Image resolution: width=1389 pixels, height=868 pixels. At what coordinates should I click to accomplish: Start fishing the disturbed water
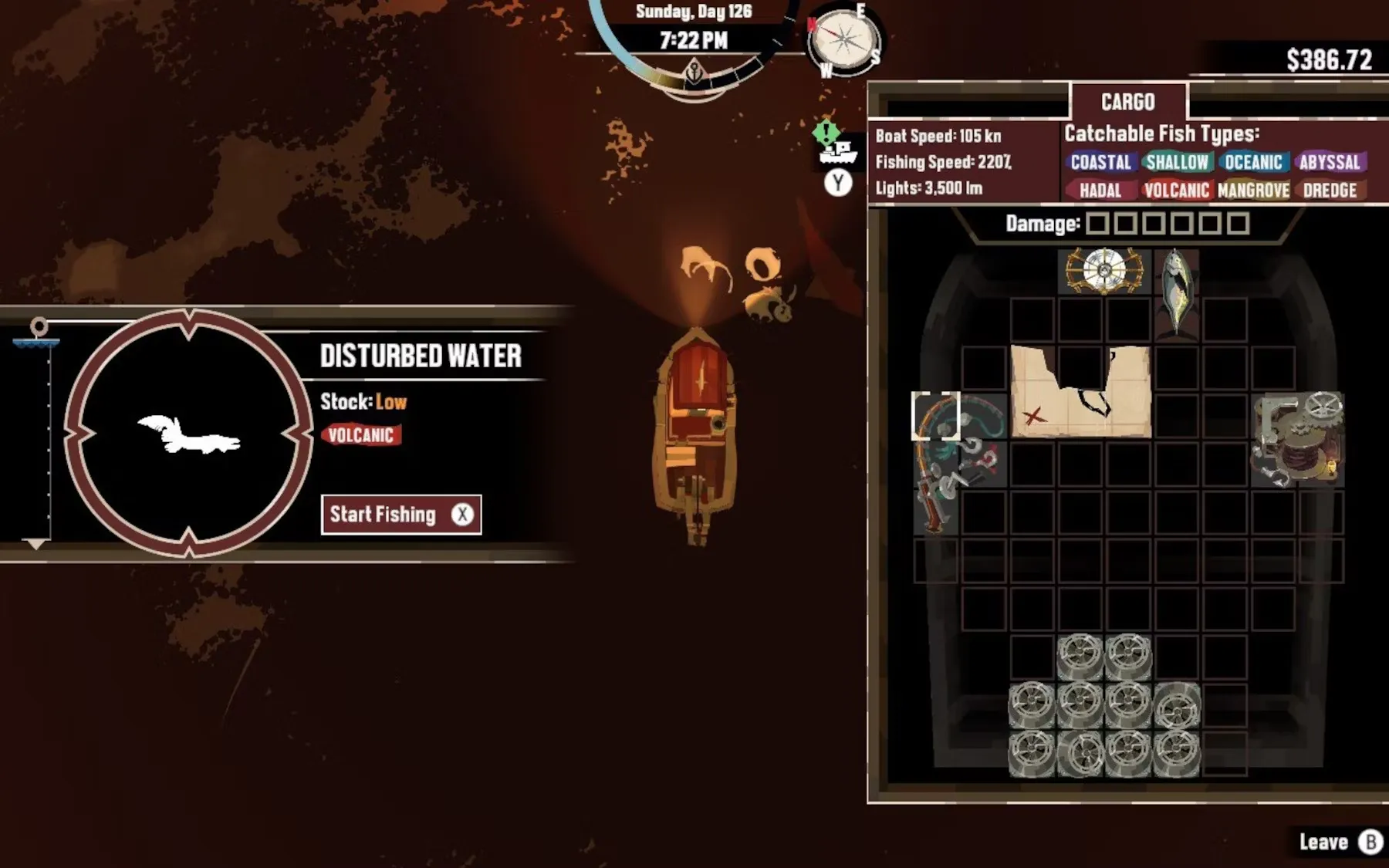(400, 515)
